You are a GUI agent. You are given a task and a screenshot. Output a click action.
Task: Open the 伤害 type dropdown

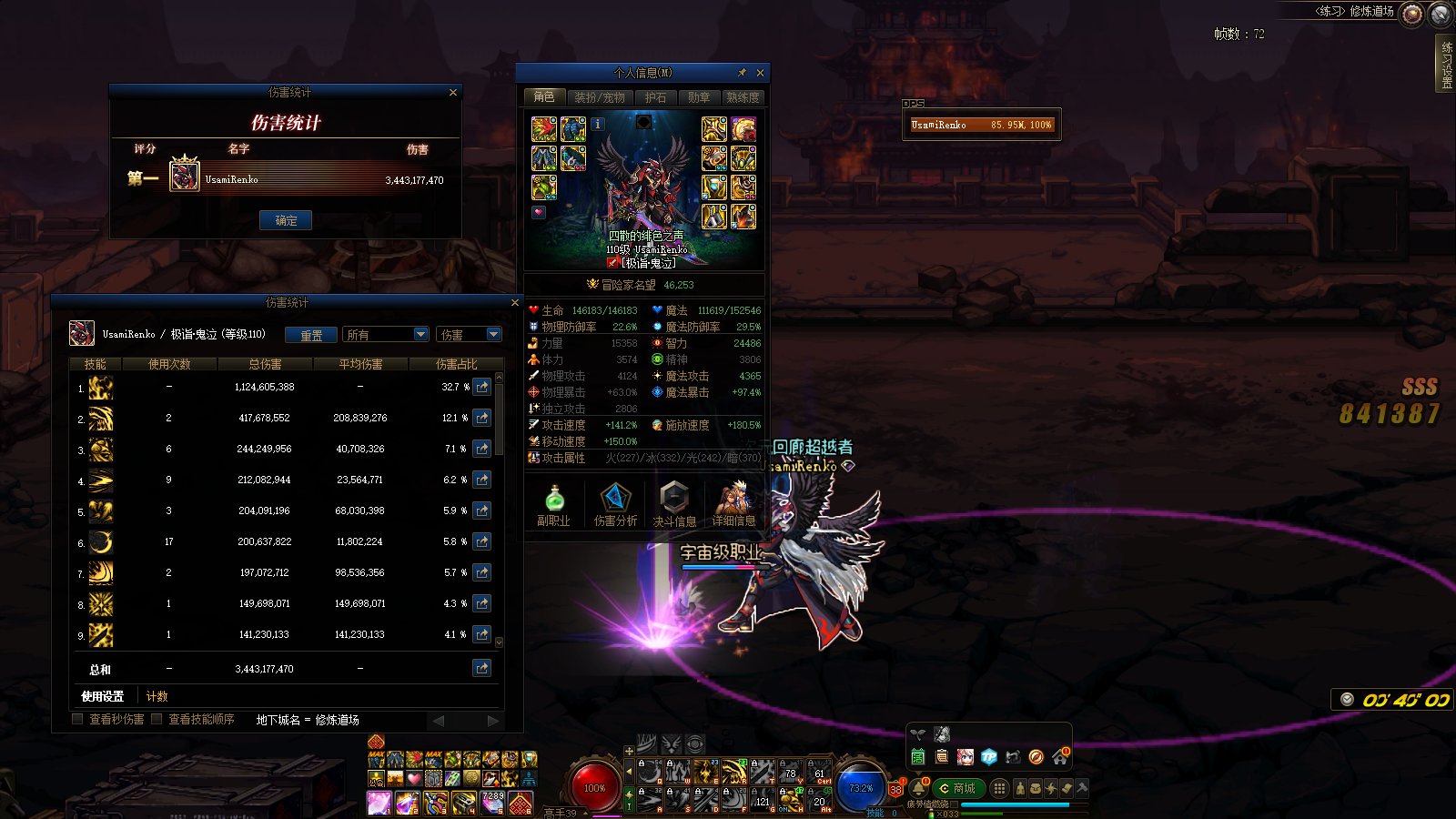click(x=493, y=335)
